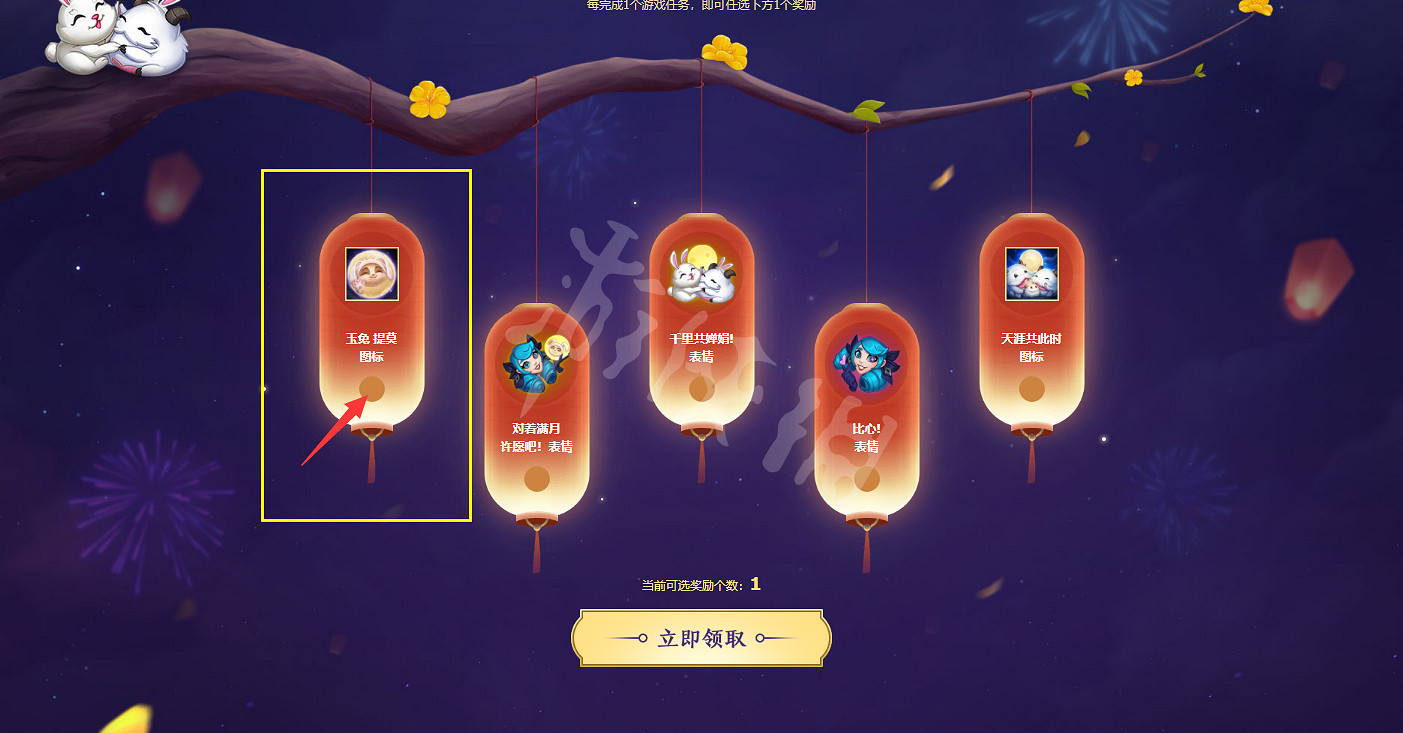1403x733 pixels.
Task: Click the task instruction text at the top
Action: click(700, 7)
